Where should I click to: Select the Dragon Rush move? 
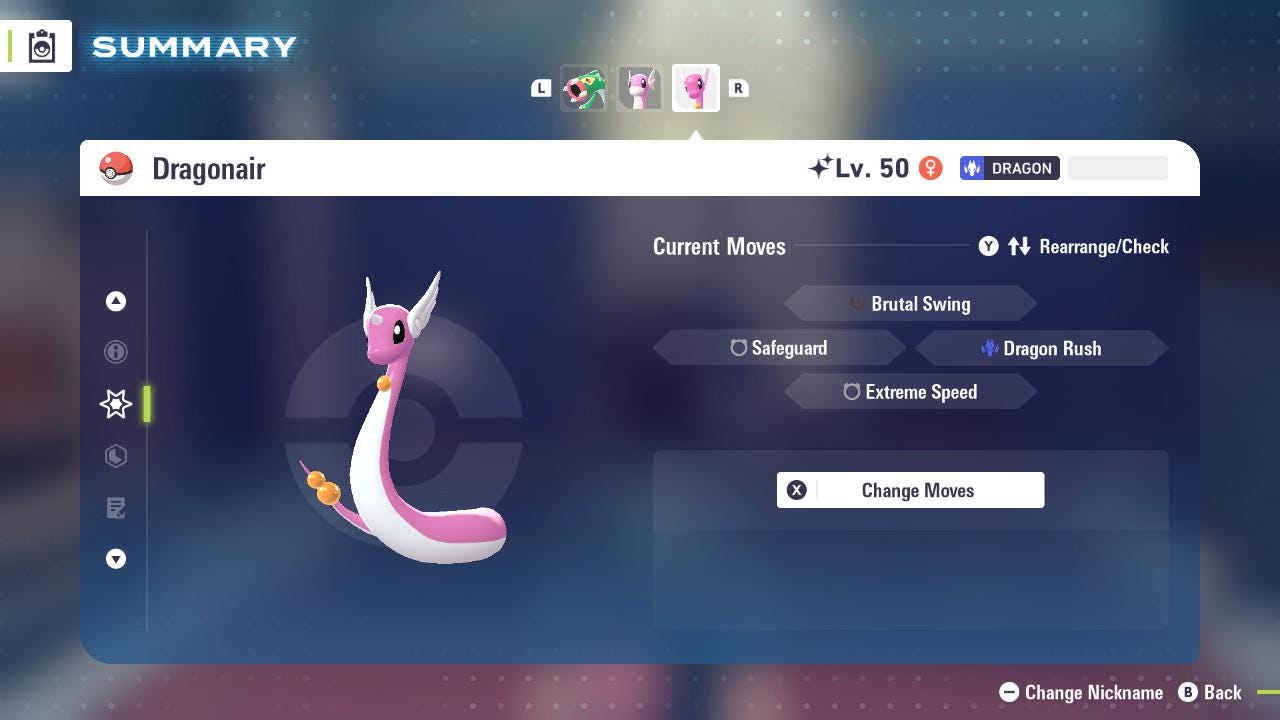(x=1044, y=348)
